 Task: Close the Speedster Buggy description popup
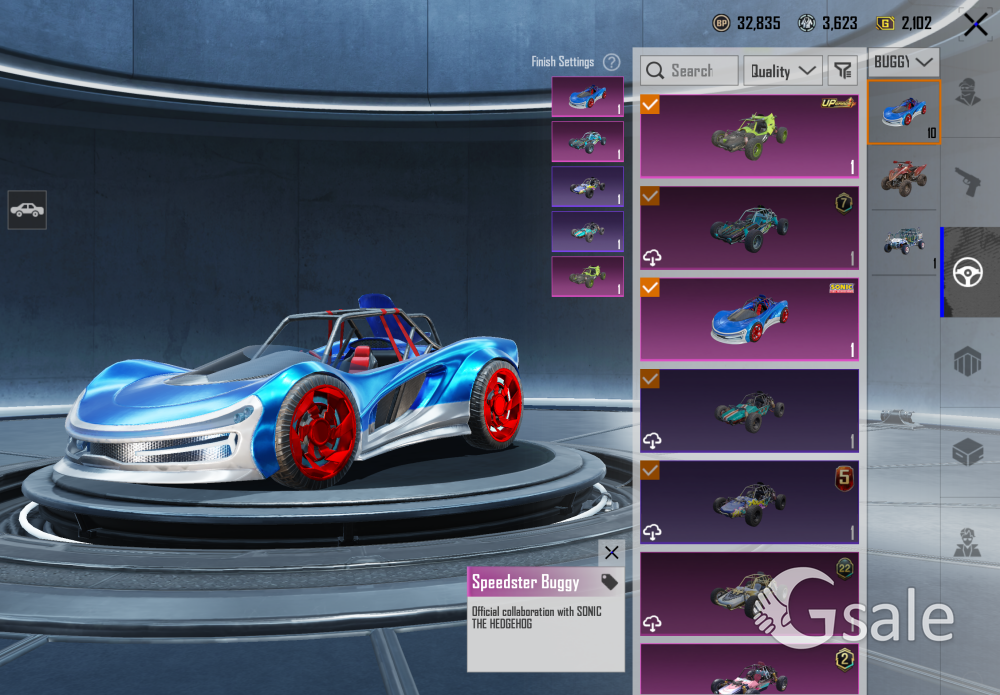(611, 553)
